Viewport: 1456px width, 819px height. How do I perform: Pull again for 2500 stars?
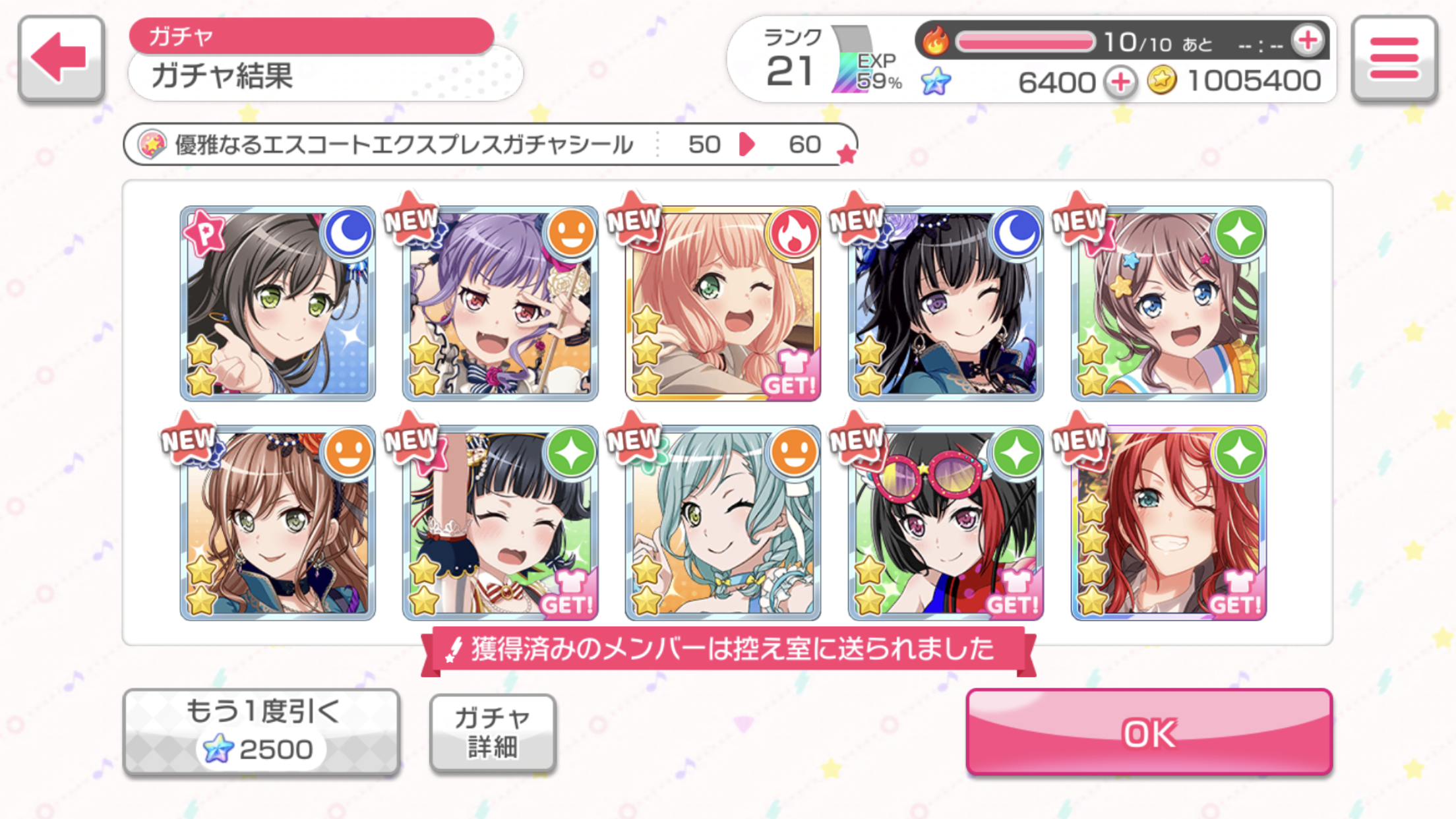(x=261, y=732)
